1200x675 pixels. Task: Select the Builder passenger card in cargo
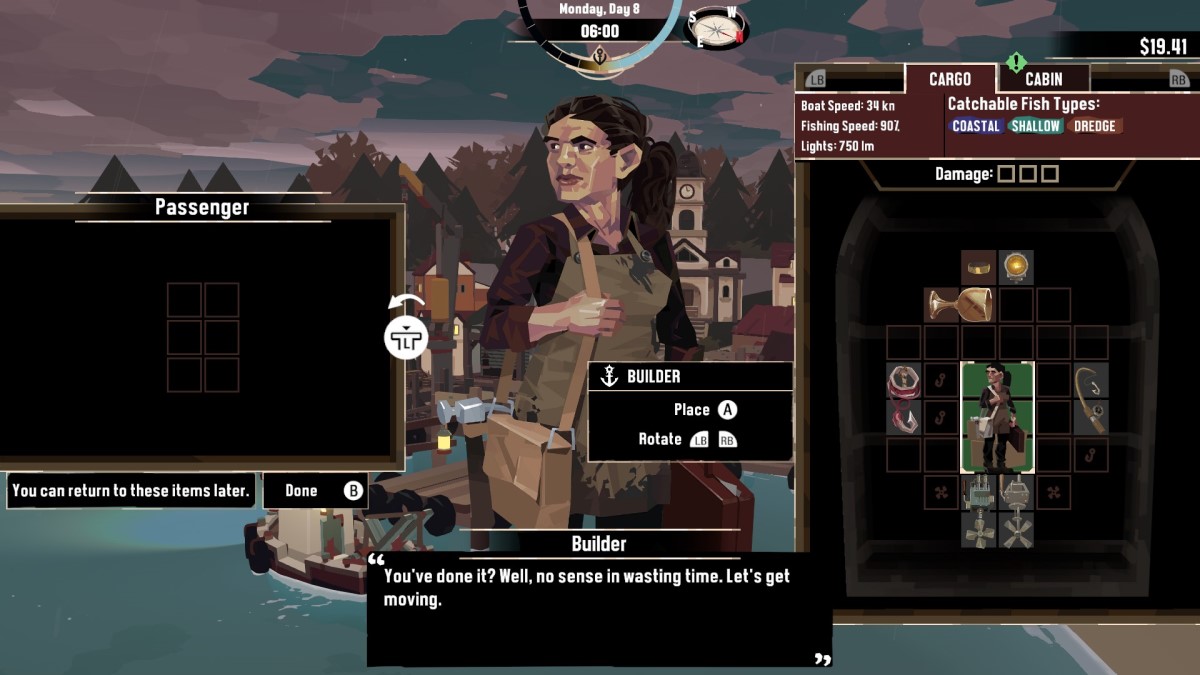997,417
